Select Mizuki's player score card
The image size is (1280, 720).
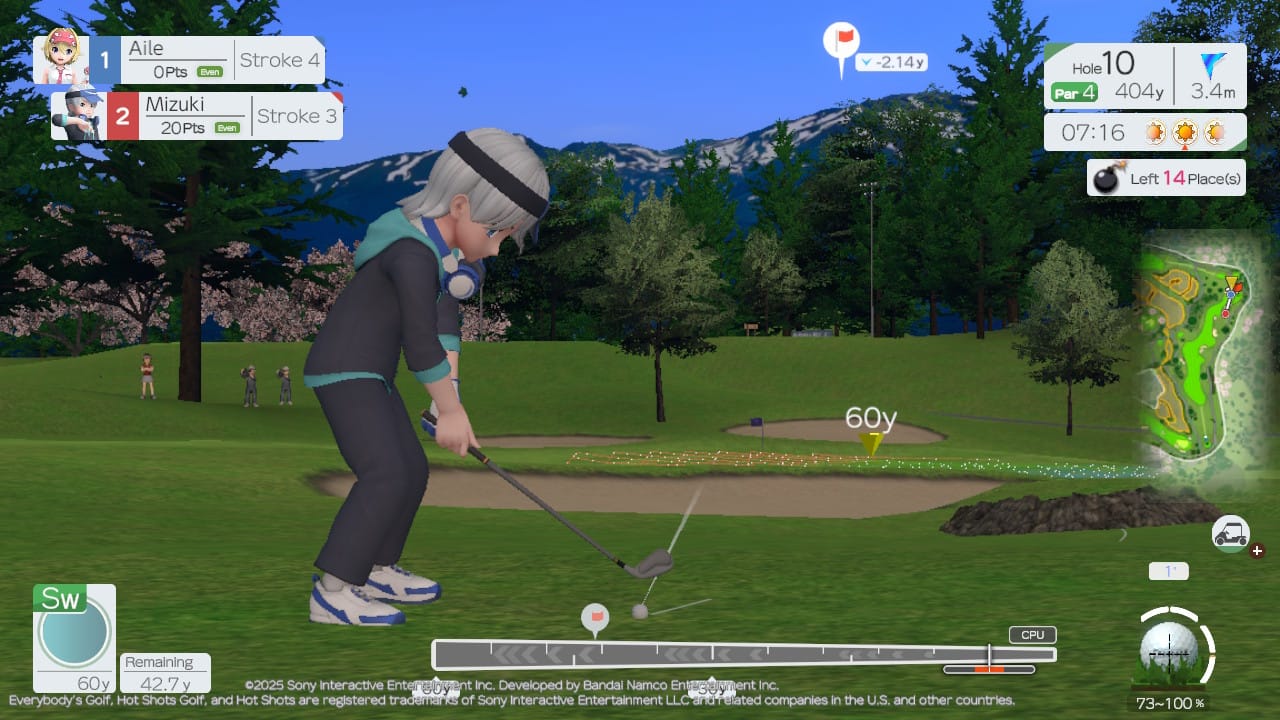198,116
